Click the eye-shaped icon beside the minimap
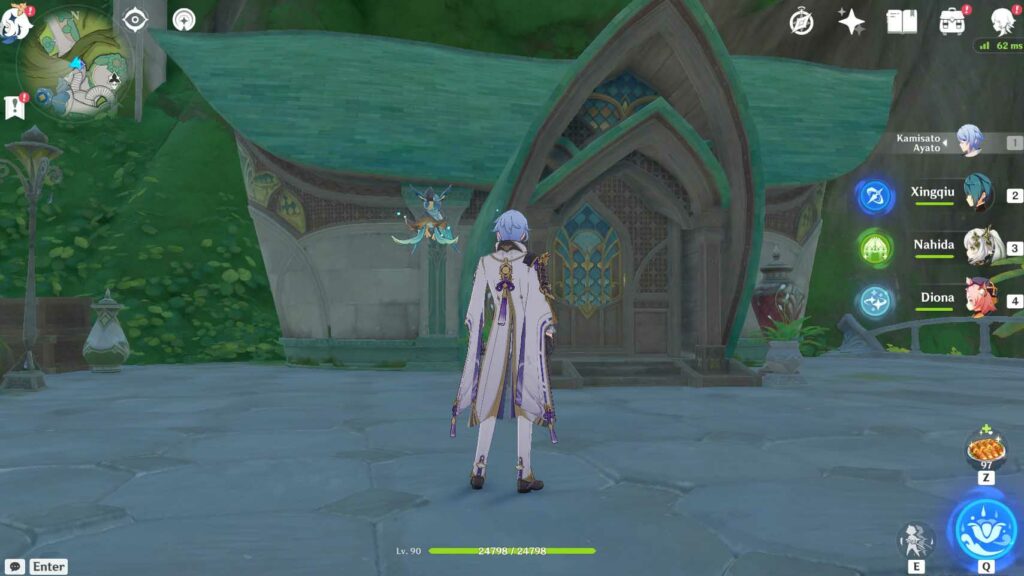The width and height of the screenshot is (1024, 576). 135,19
